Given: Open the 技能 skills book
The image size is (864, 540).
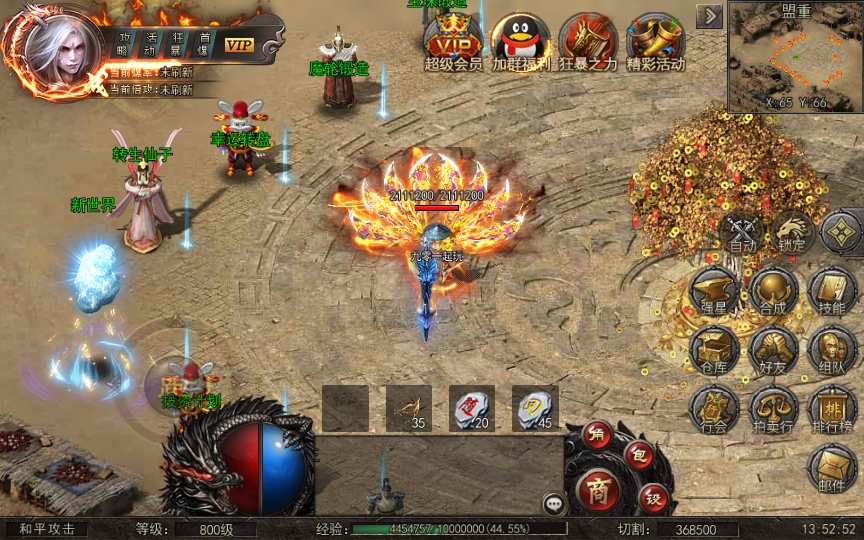Looking at the screenshot, I should (x=832, y=290).
